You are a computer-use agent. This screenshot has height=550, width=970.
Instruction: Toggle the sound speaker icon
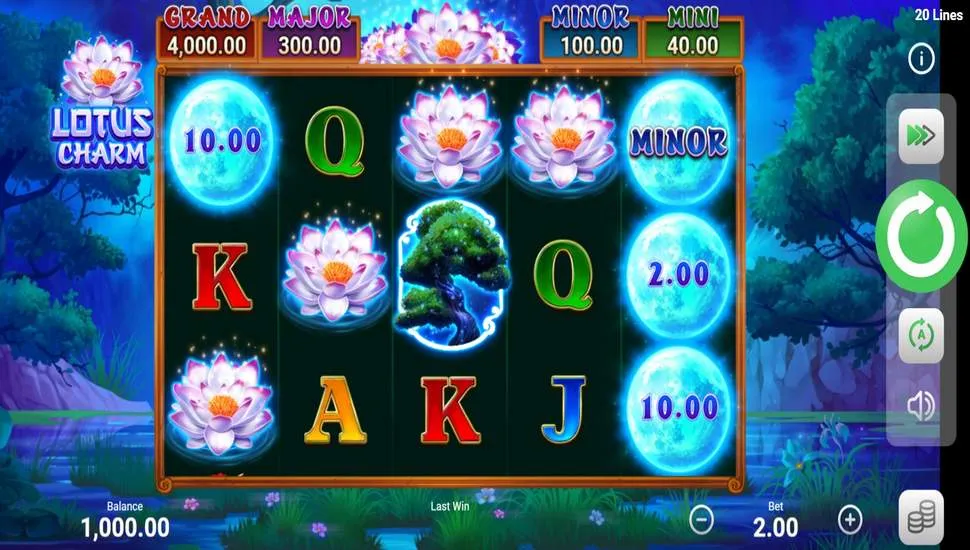(x=921, y=405)
